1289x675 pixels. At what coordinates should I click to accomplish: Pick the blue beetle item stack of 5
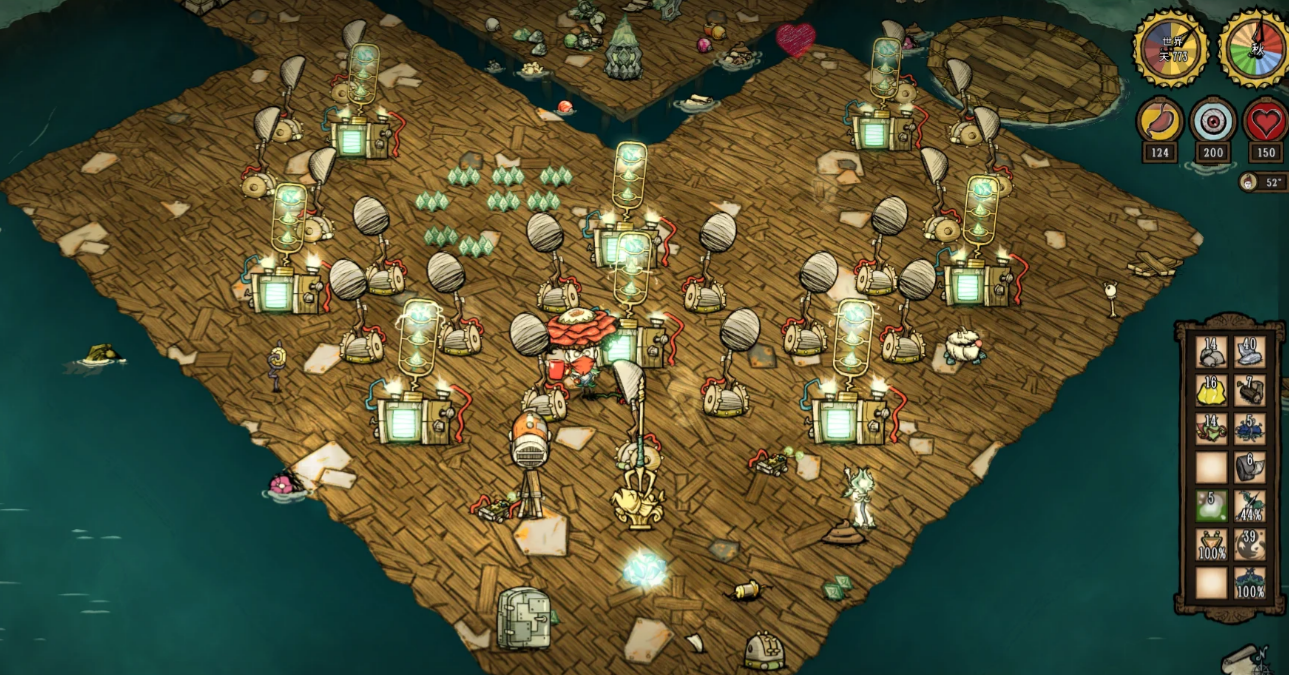click(1249, 428)
